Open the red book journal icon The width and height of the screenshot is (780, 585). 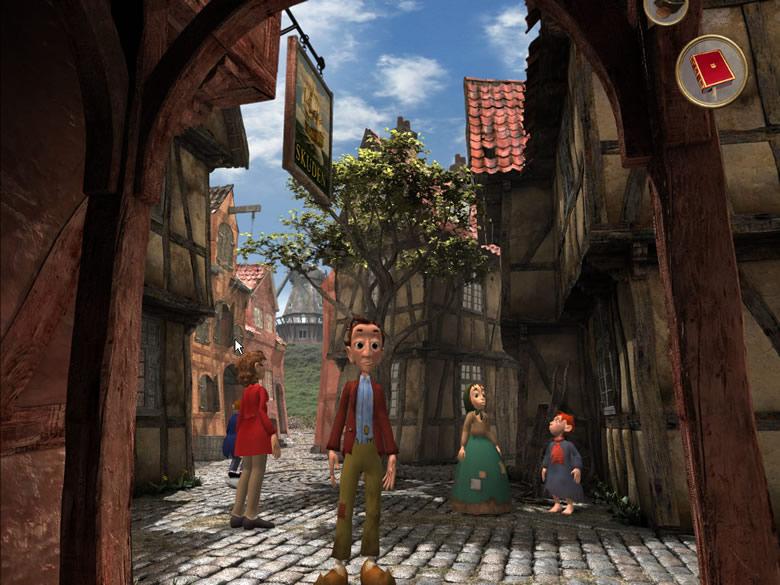[711, 70]
